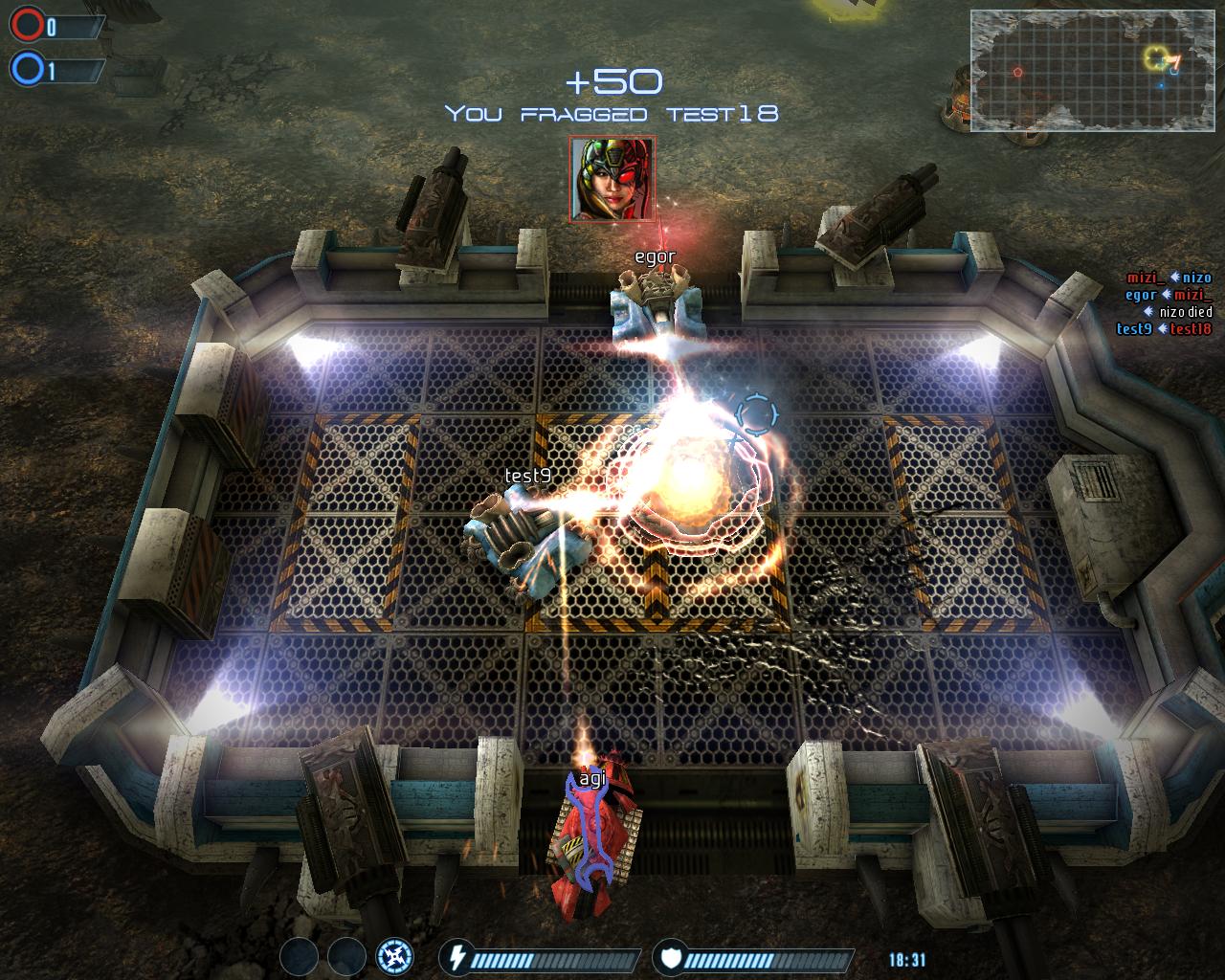
Task: Click the yellow ring marker on minimap
Action: [1155, 58]
